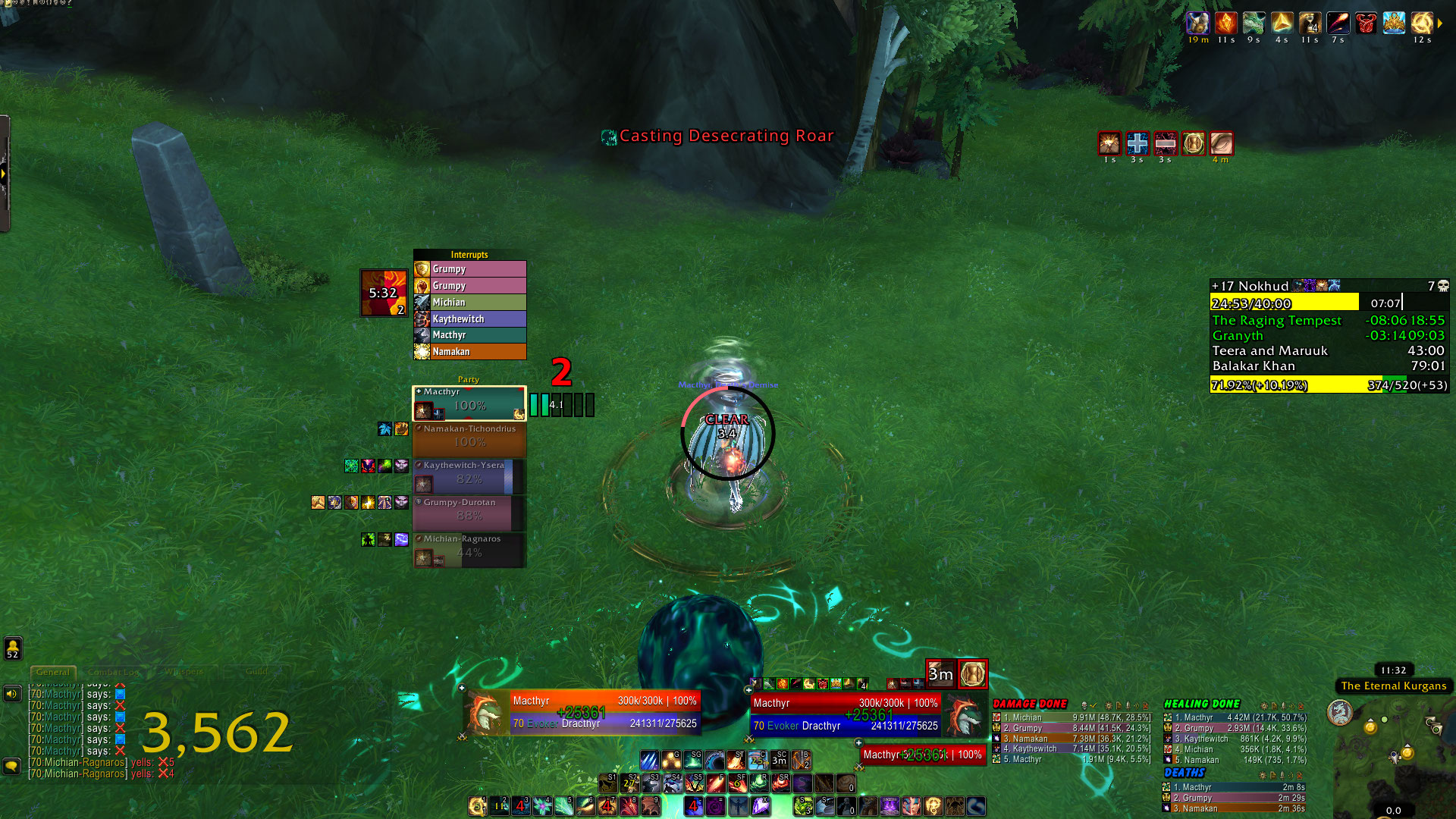Select the Deaths meter header
Viewport: 1456px width, 819px height.
[x=1184, y=773]
